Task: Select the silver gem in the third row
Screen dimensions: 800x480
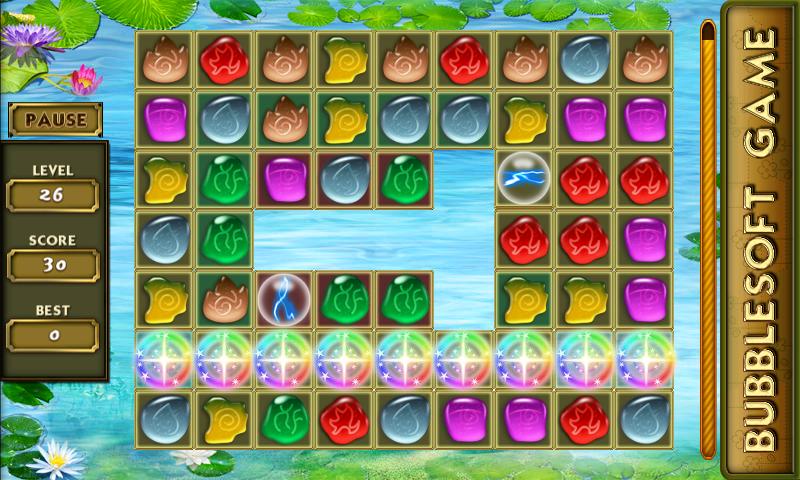Action: pos(345,179)
